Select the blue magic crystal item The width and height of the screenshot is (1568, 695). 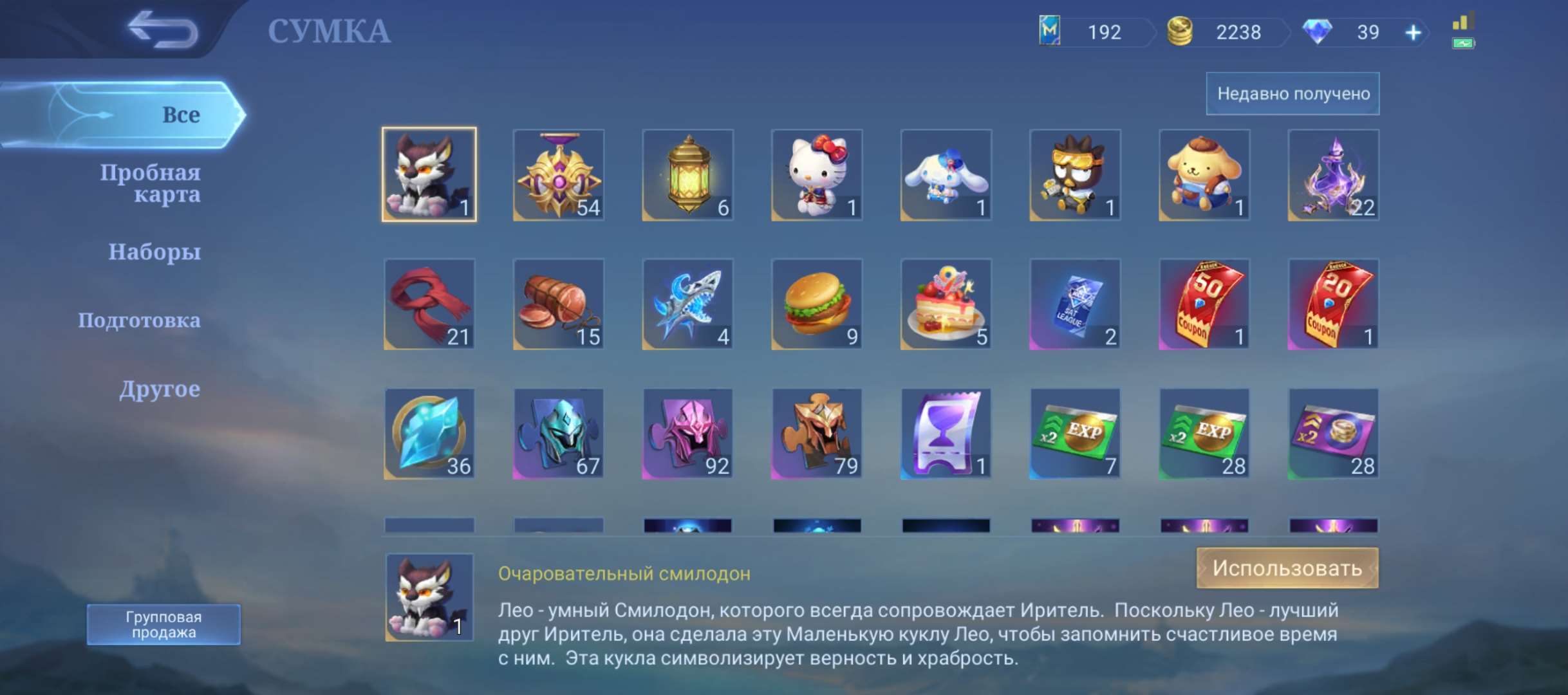pos(429,432)
